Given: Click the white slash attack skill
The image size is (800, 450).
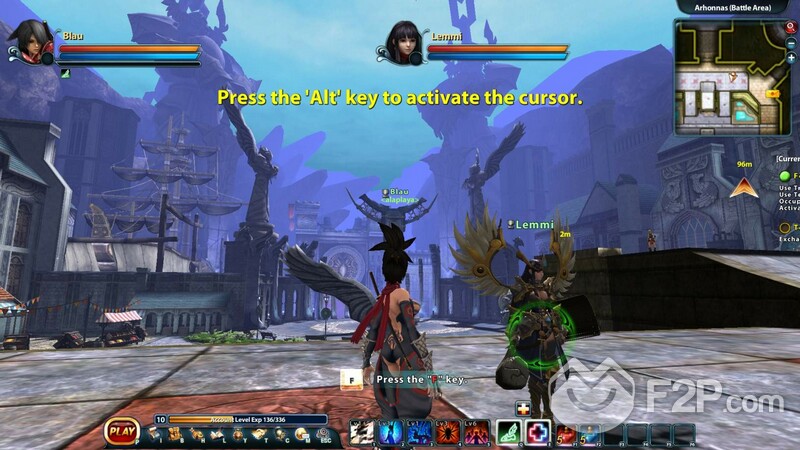Looking at the screenshot, I should 361,432.
